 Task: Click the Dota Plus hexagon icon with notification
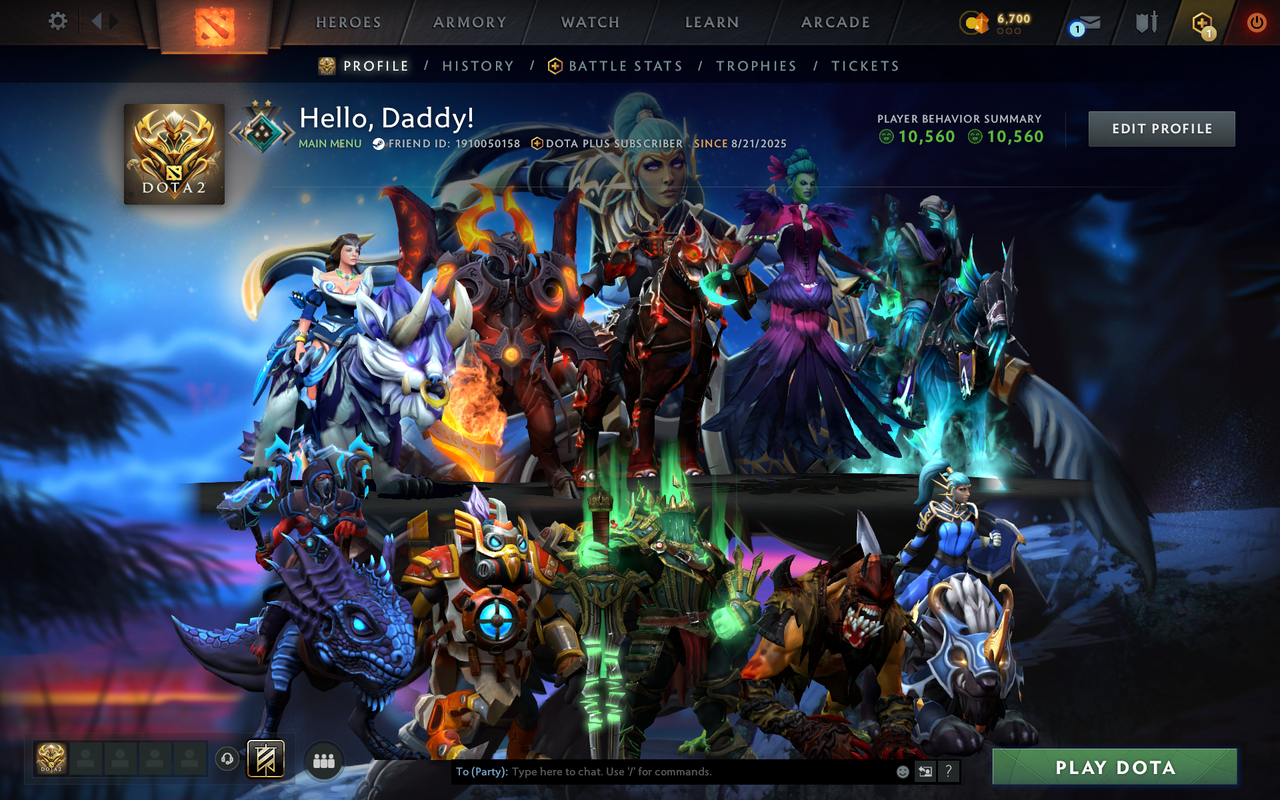(x=1200, y=21)
